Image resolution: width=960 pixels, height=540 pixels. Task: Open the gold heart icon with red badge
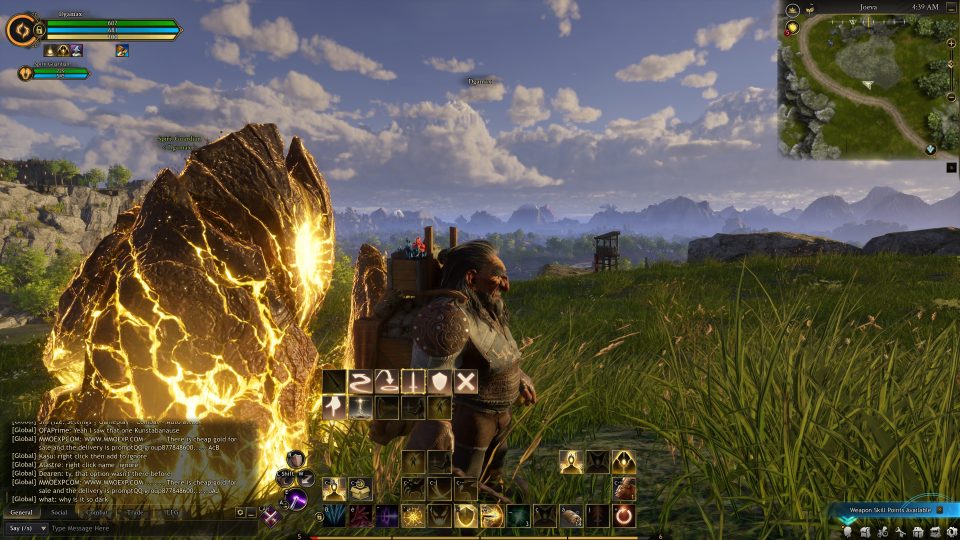792,28
